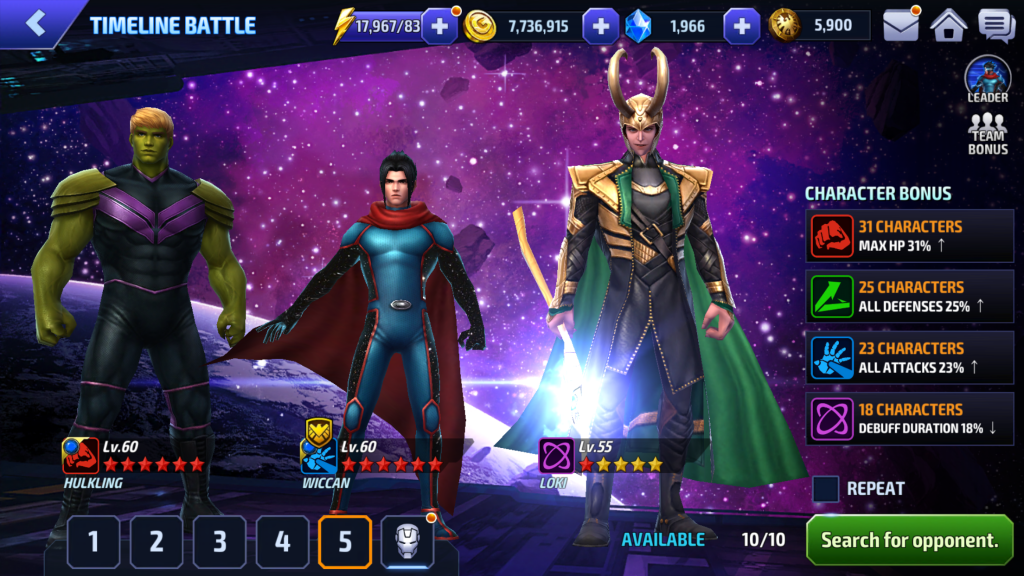
Task: Open the mail inbox
Action: 901,25
